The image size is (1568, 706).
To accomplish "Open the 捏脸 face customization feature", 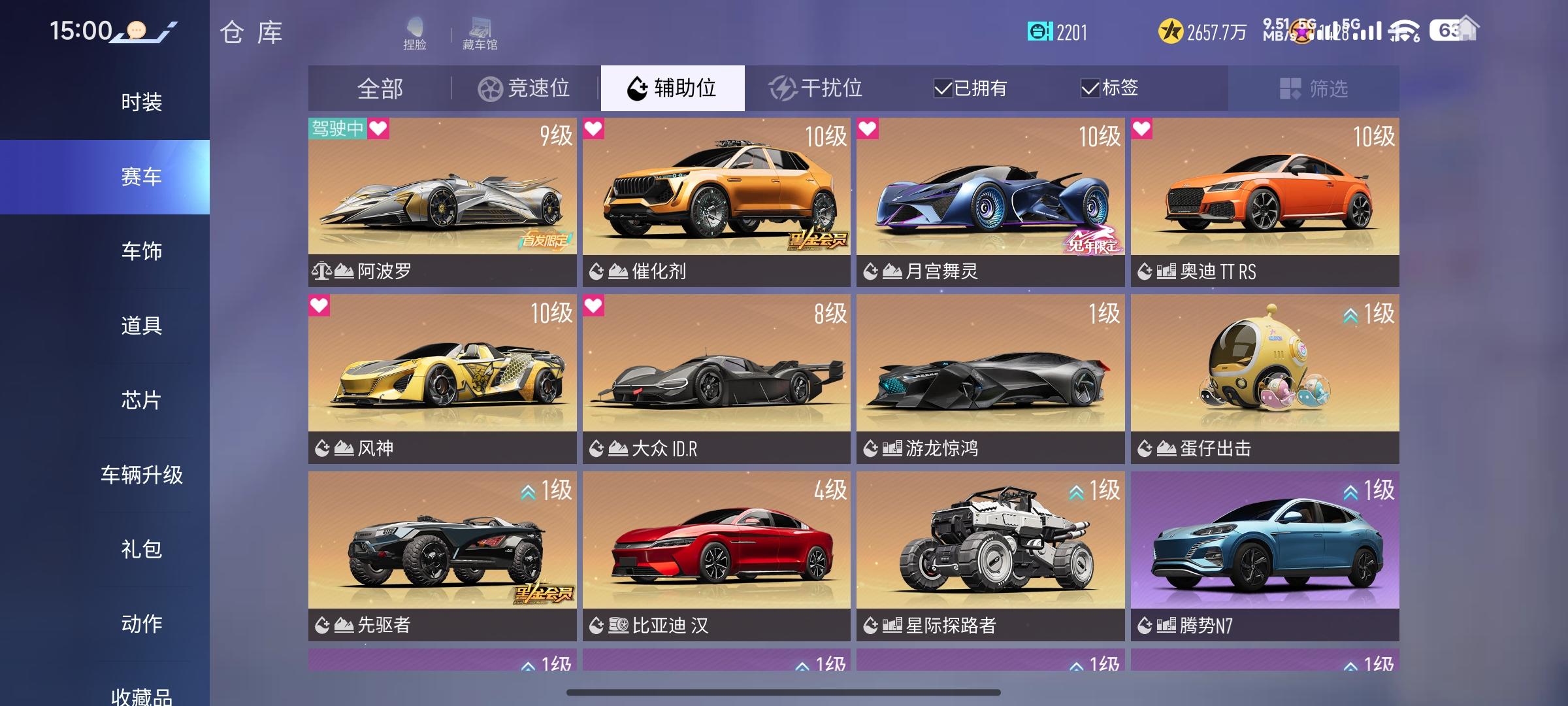I will tap(415, 31).
